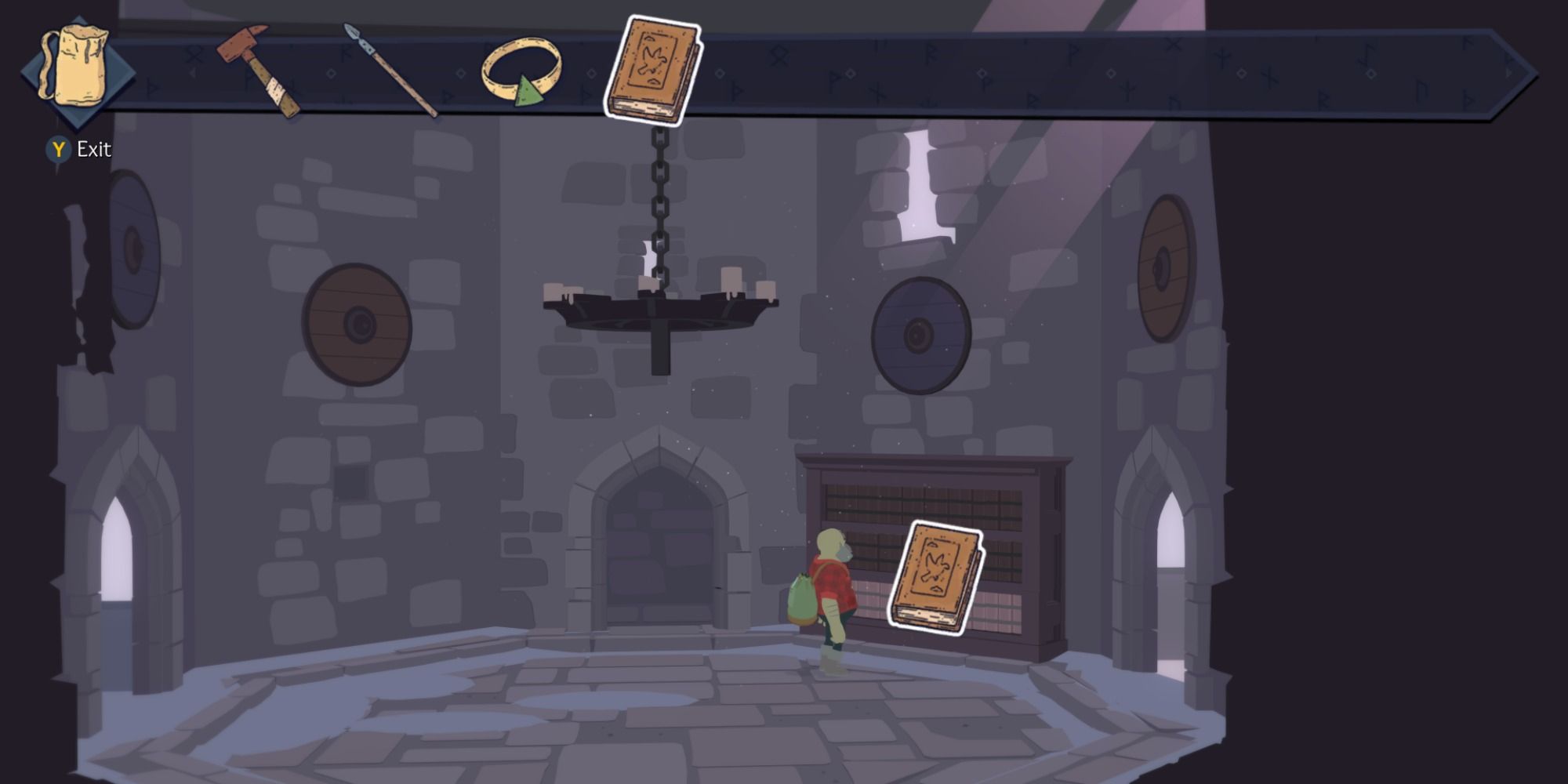
Task: Select the mug from the inventory bar
Action: point(74,63)
